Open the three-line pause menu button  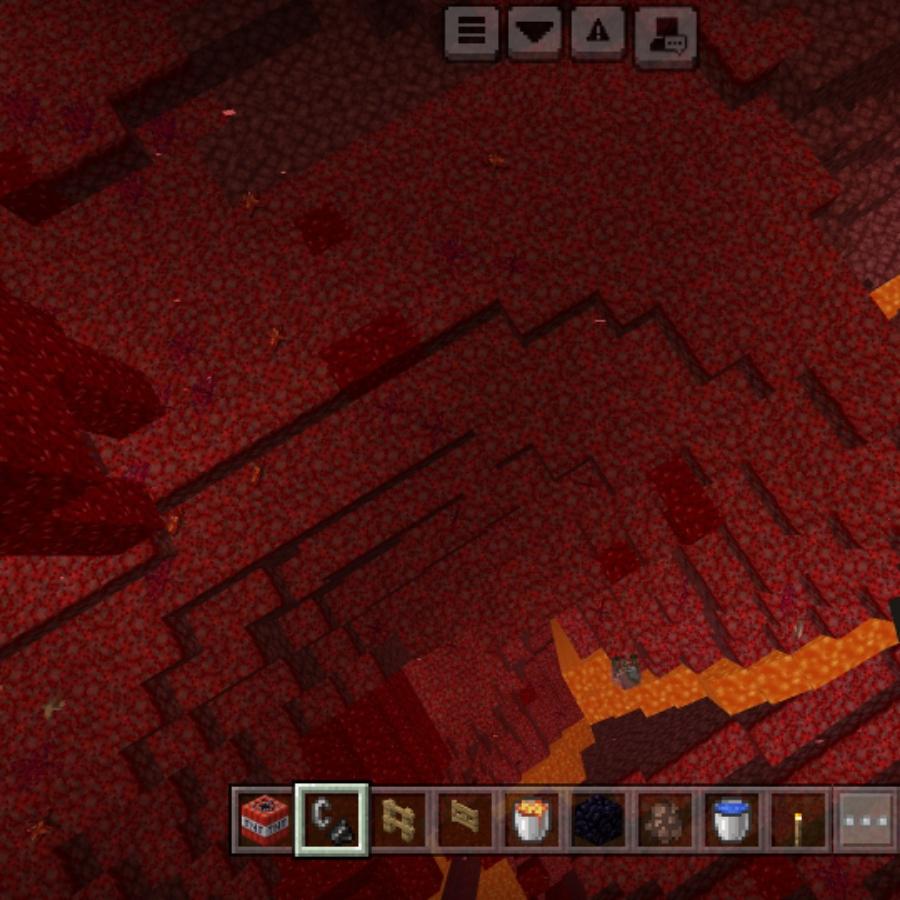pos(472,32)
